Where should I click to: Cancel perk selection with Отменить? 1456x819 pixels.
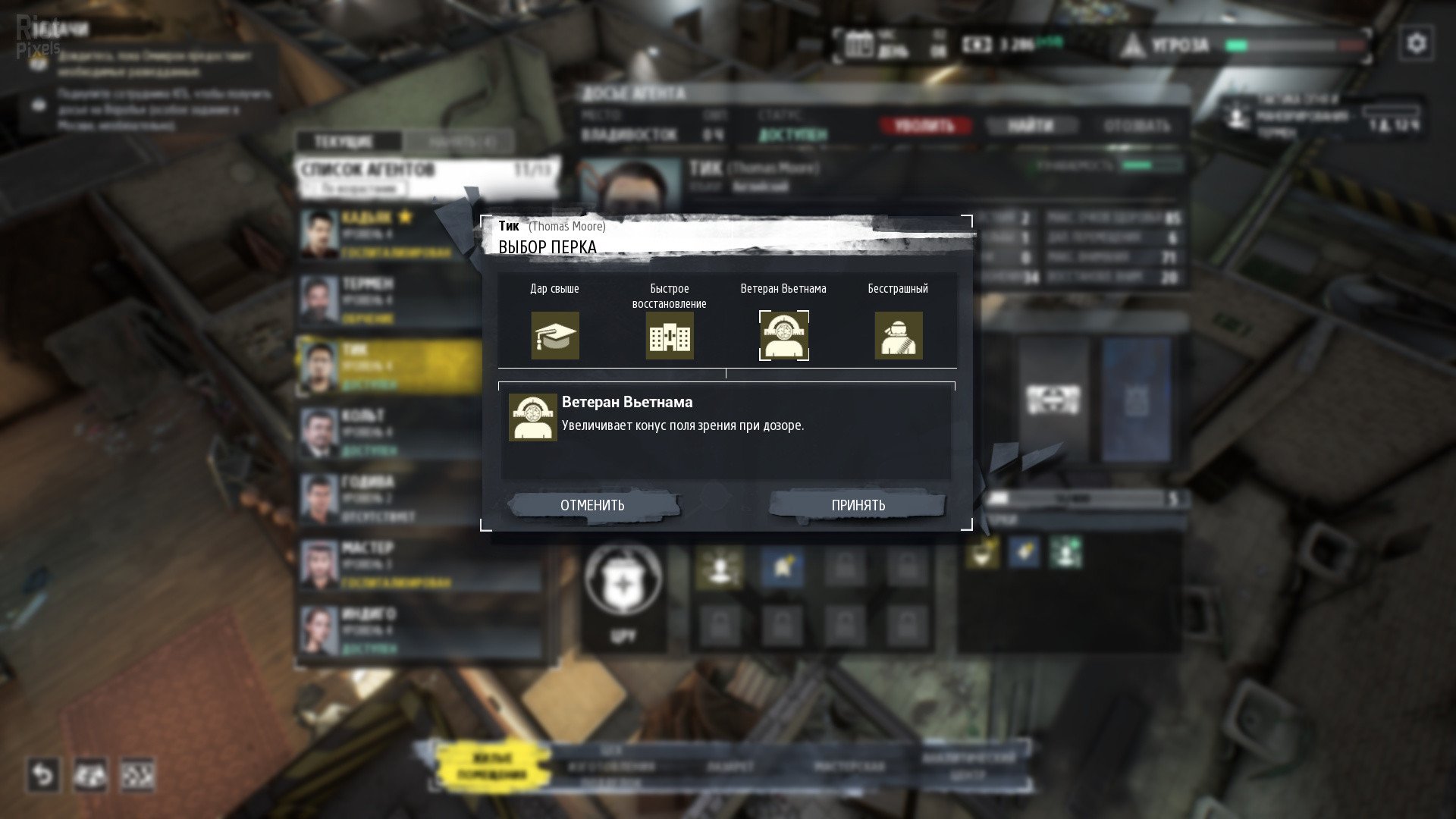point(593,505)
